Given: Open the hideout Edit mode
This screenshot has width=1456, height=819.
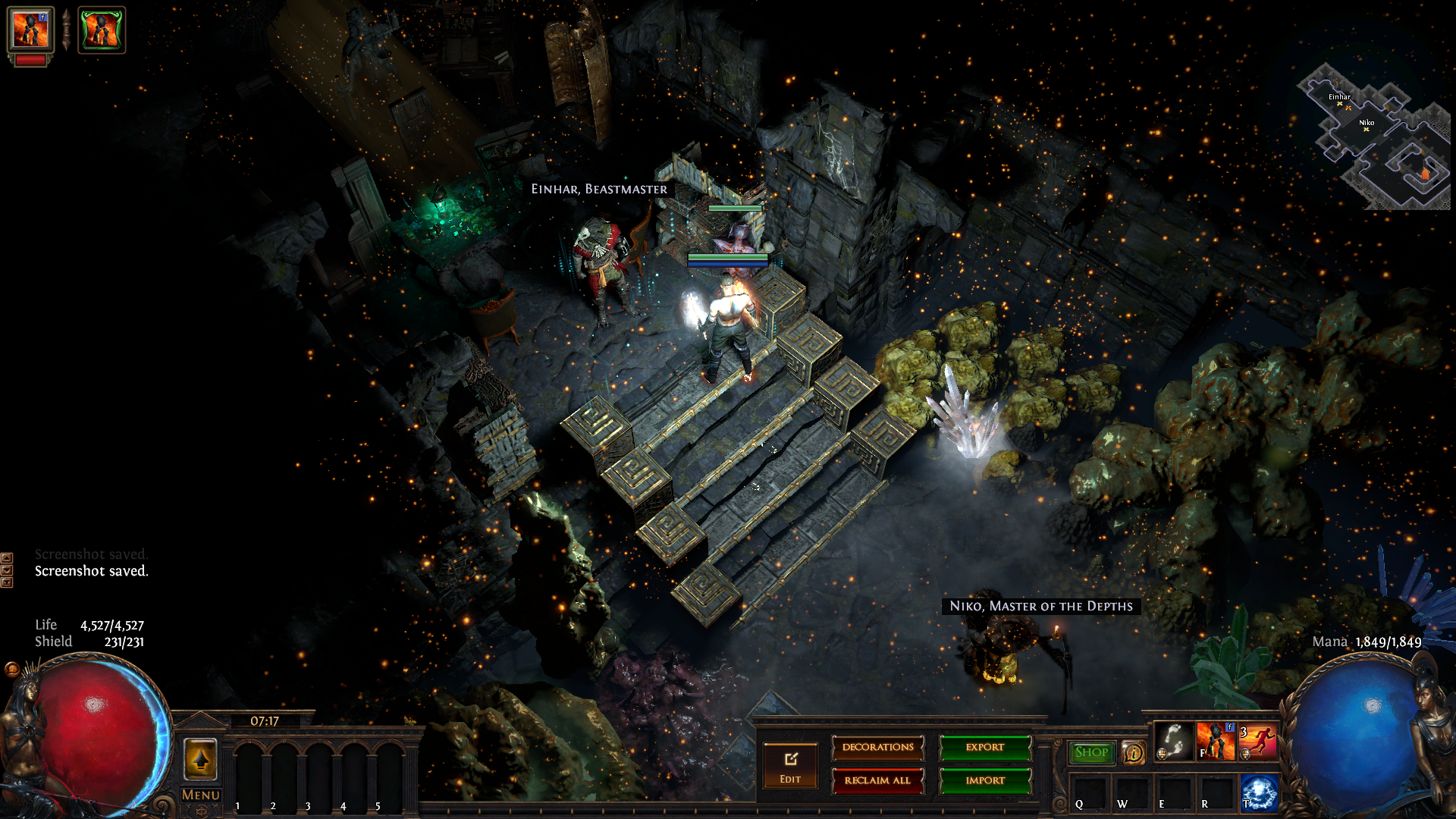Looking at the screenshot, I should [x=790, y=766].
